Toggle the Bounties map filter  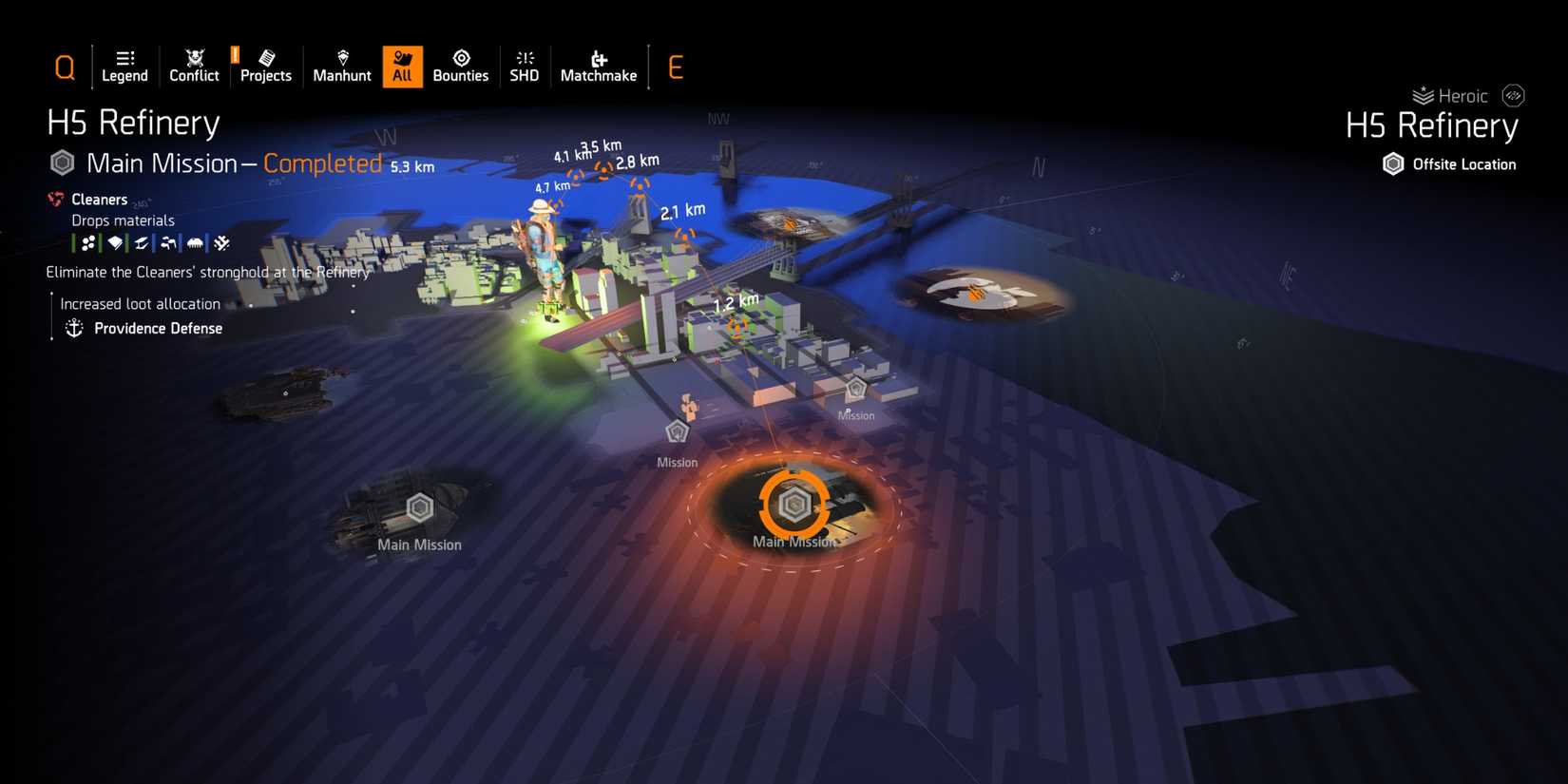tap(461, 66)
